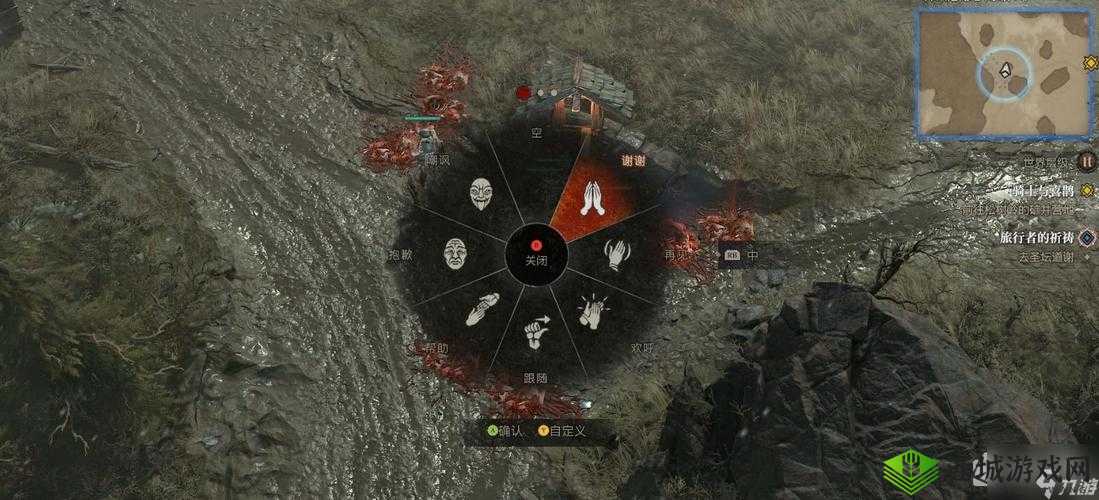The height and width of the screenshot is (500, 1099).
Task: Pick the 抱歉 sorry face emote
Action: [456, 253]
